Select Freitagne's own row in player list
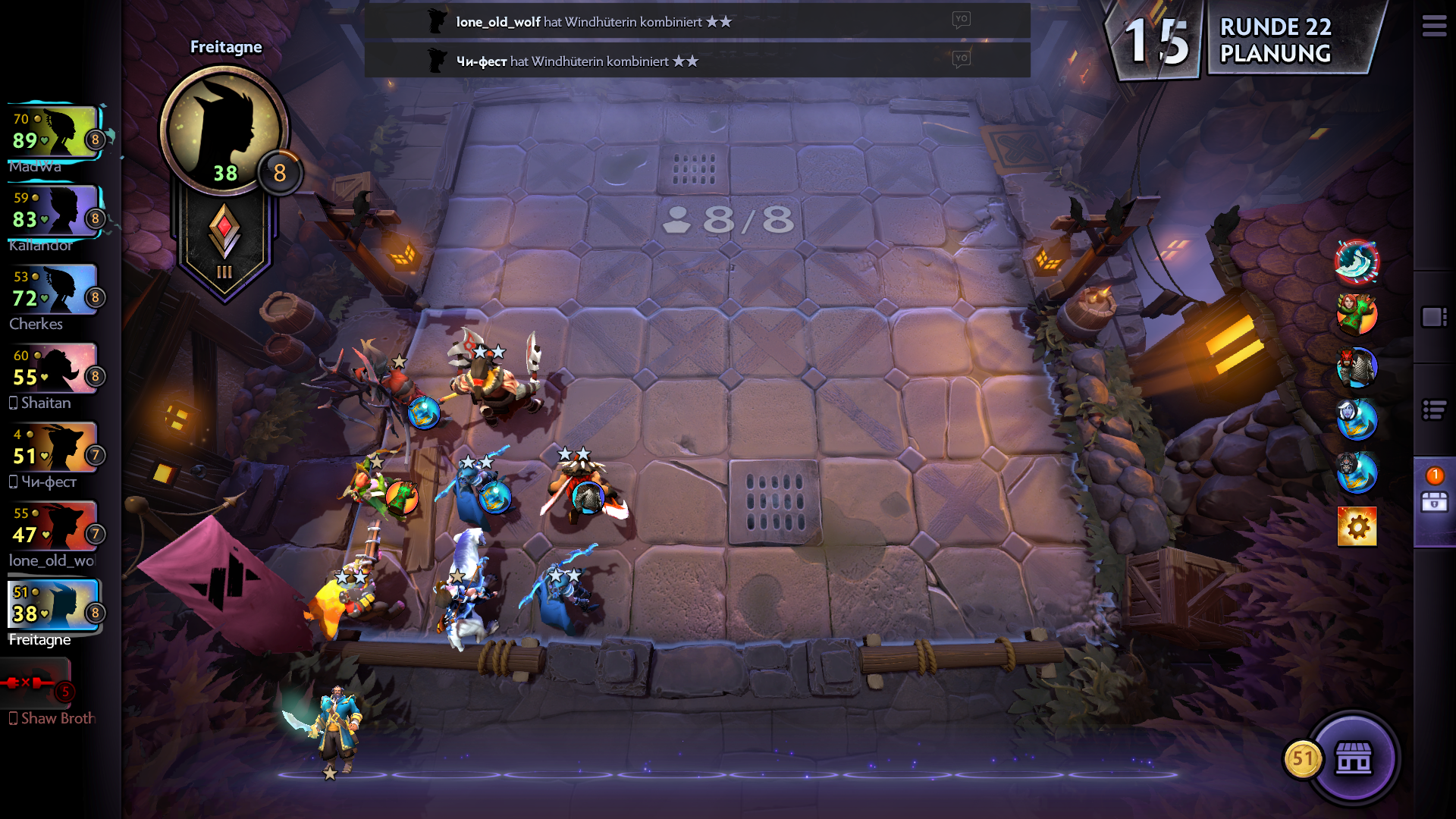The height and width of the screenshot is (819, 1456). [x=55, y=607]
